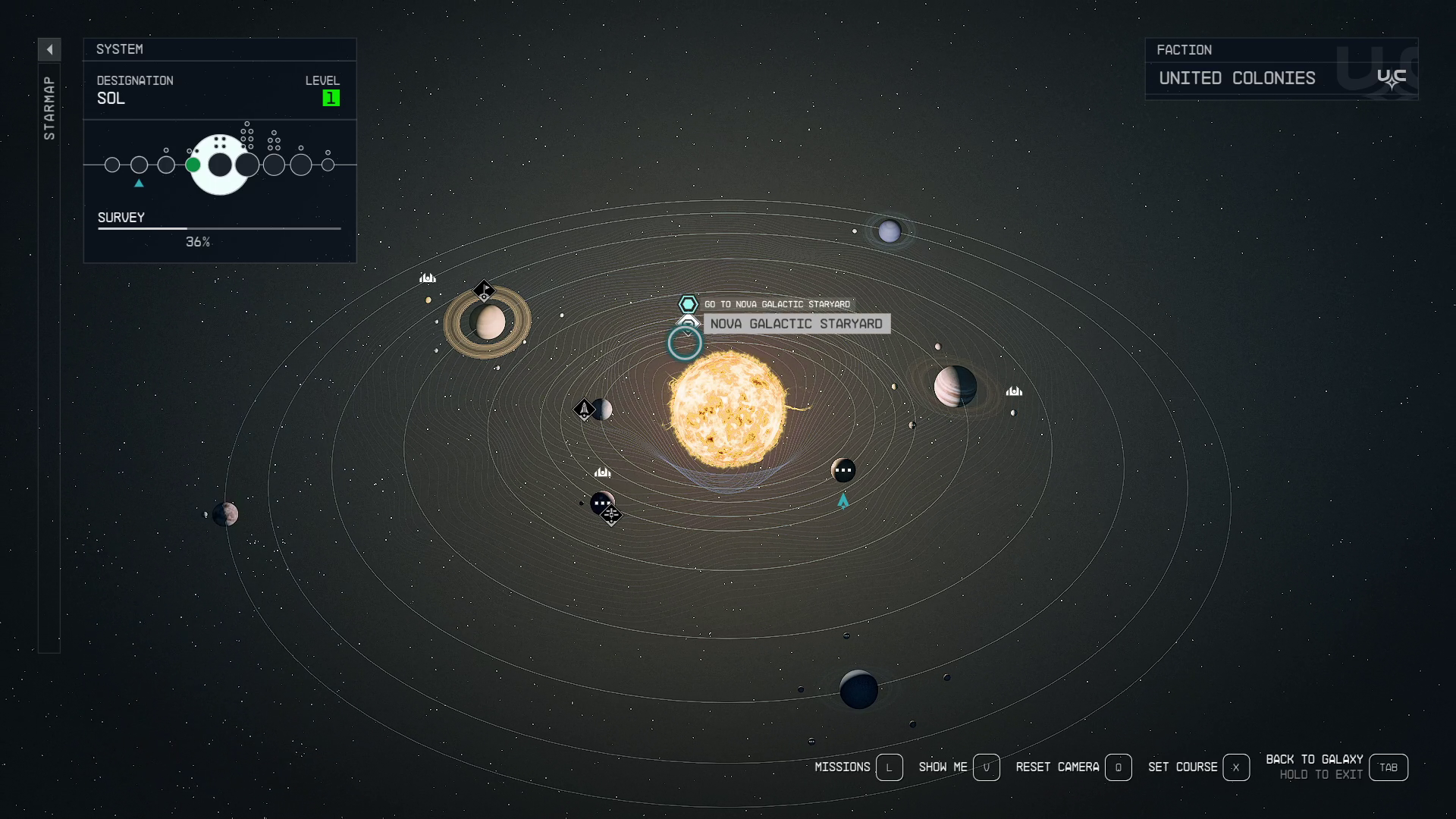This screenshot has width=1456, height=819.
Task: Click the cyan arrow marking your ship's position
Action: click(x=842, y=500)
